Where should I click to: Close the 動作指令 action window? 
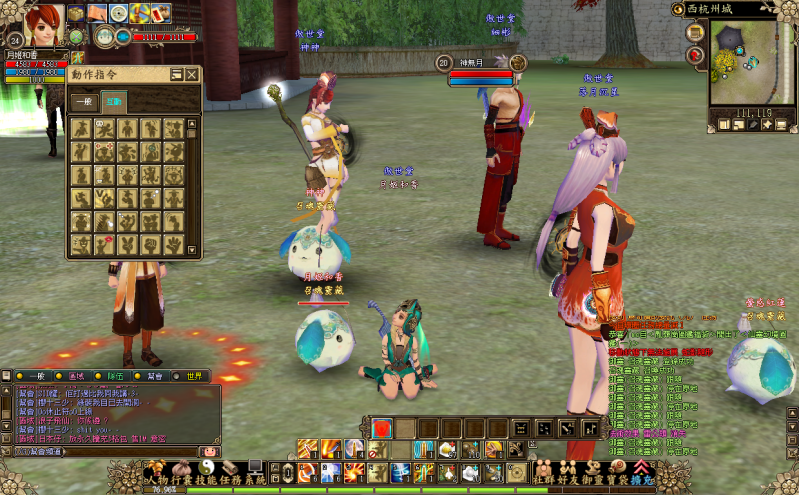click(x=192, y=74)
